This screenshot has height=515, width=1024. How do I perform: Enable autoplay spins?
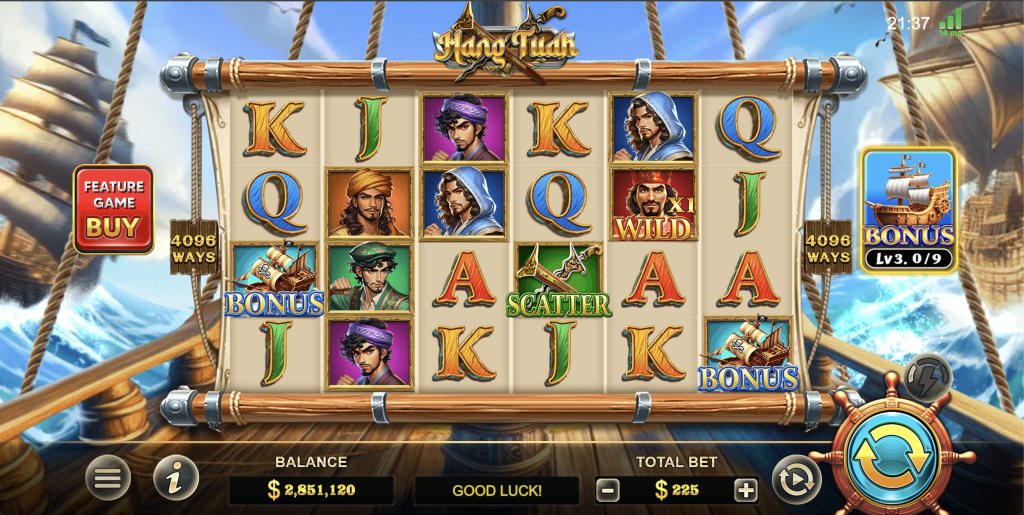click(x=796, y=480)
